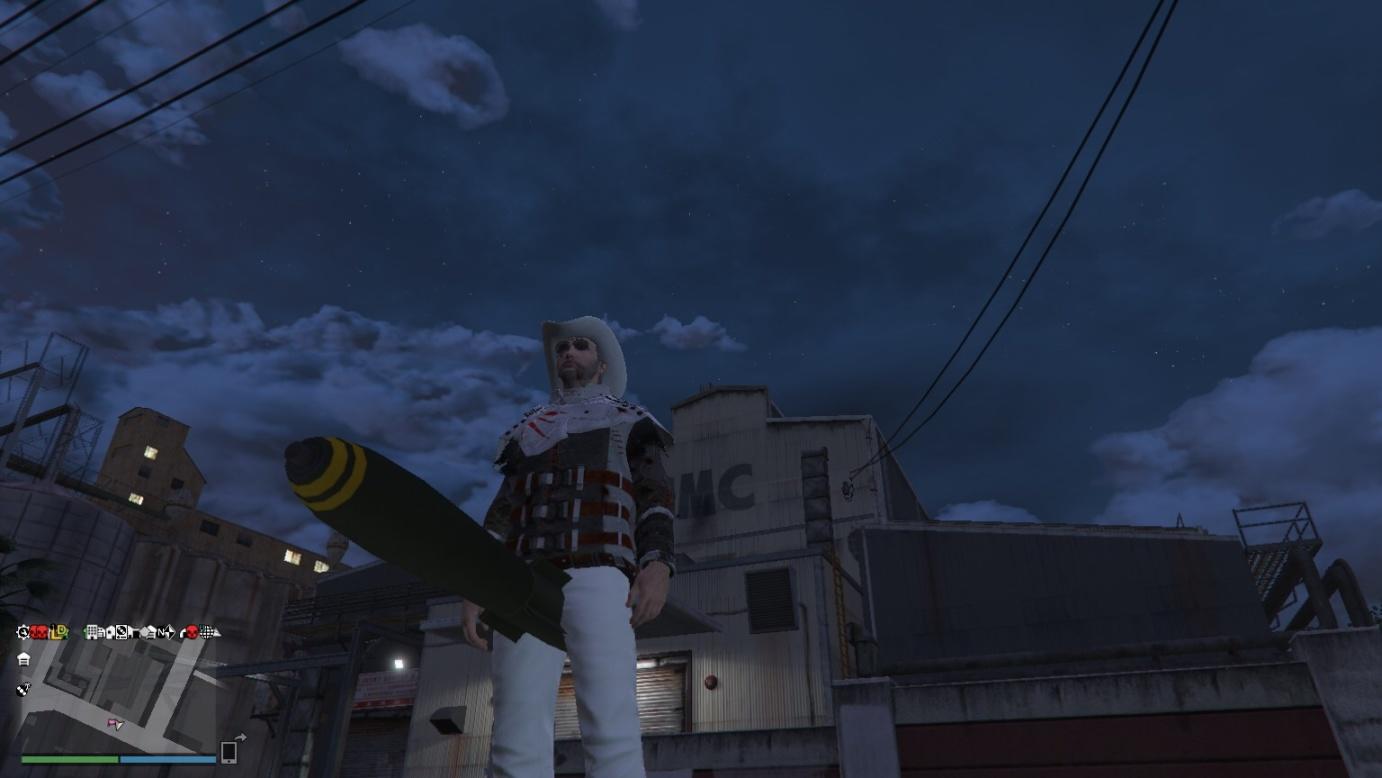
Task: Click the red double-skull enemy blip
Action: 39,632
